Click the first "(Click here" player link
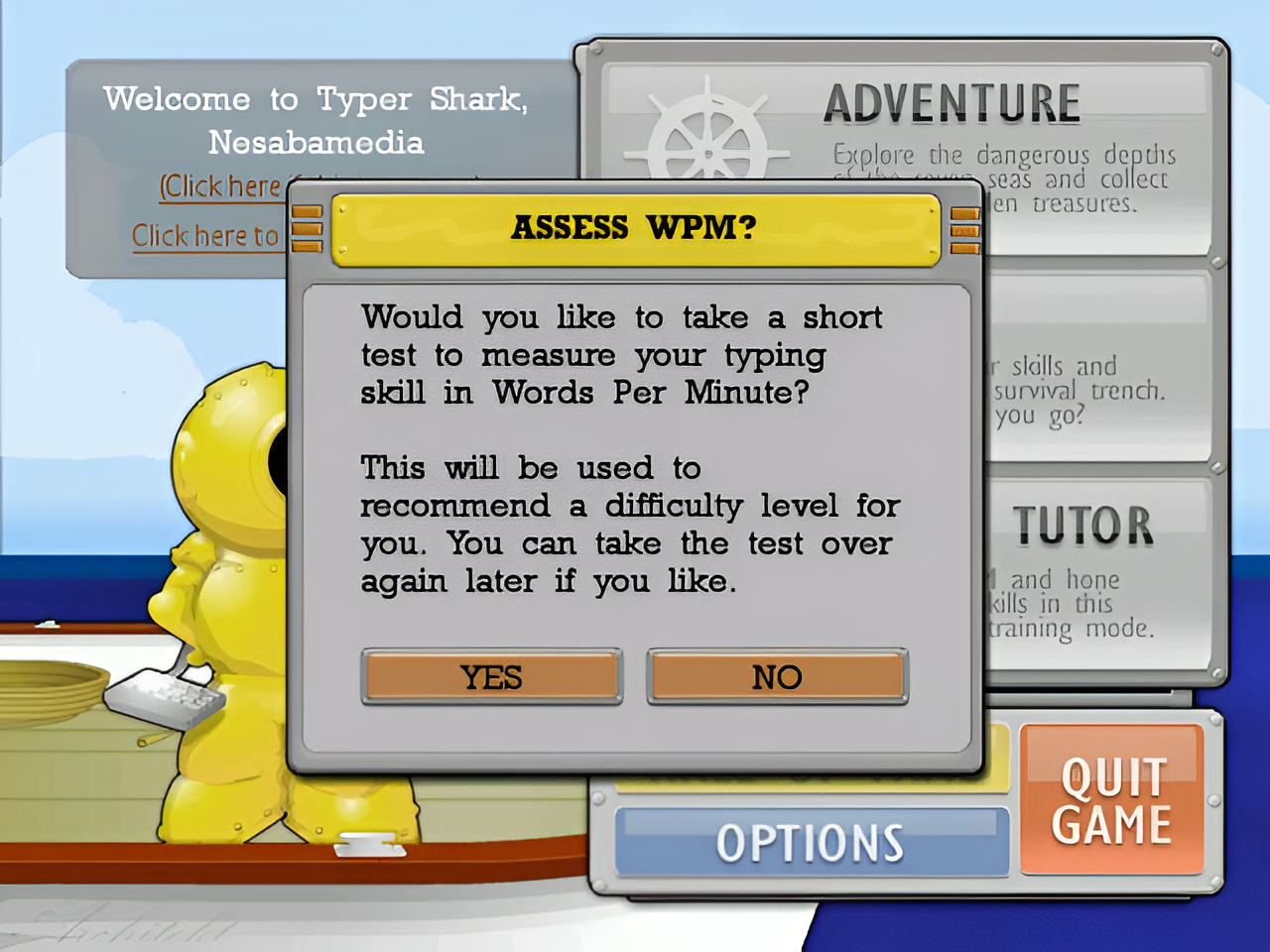 221,186
